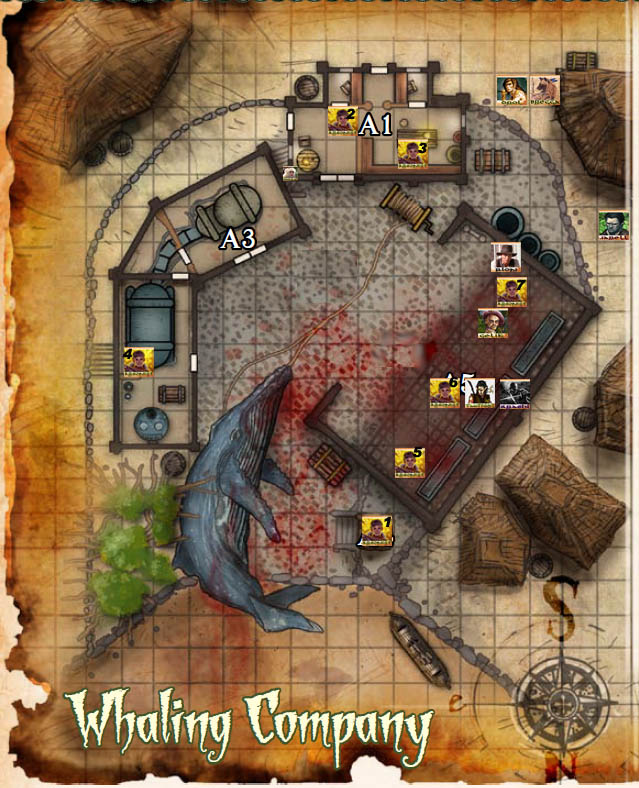Select enemy token number 2
Image resolution: width=639 pixels, height=788 pixels.
click(x=342, y=123)
